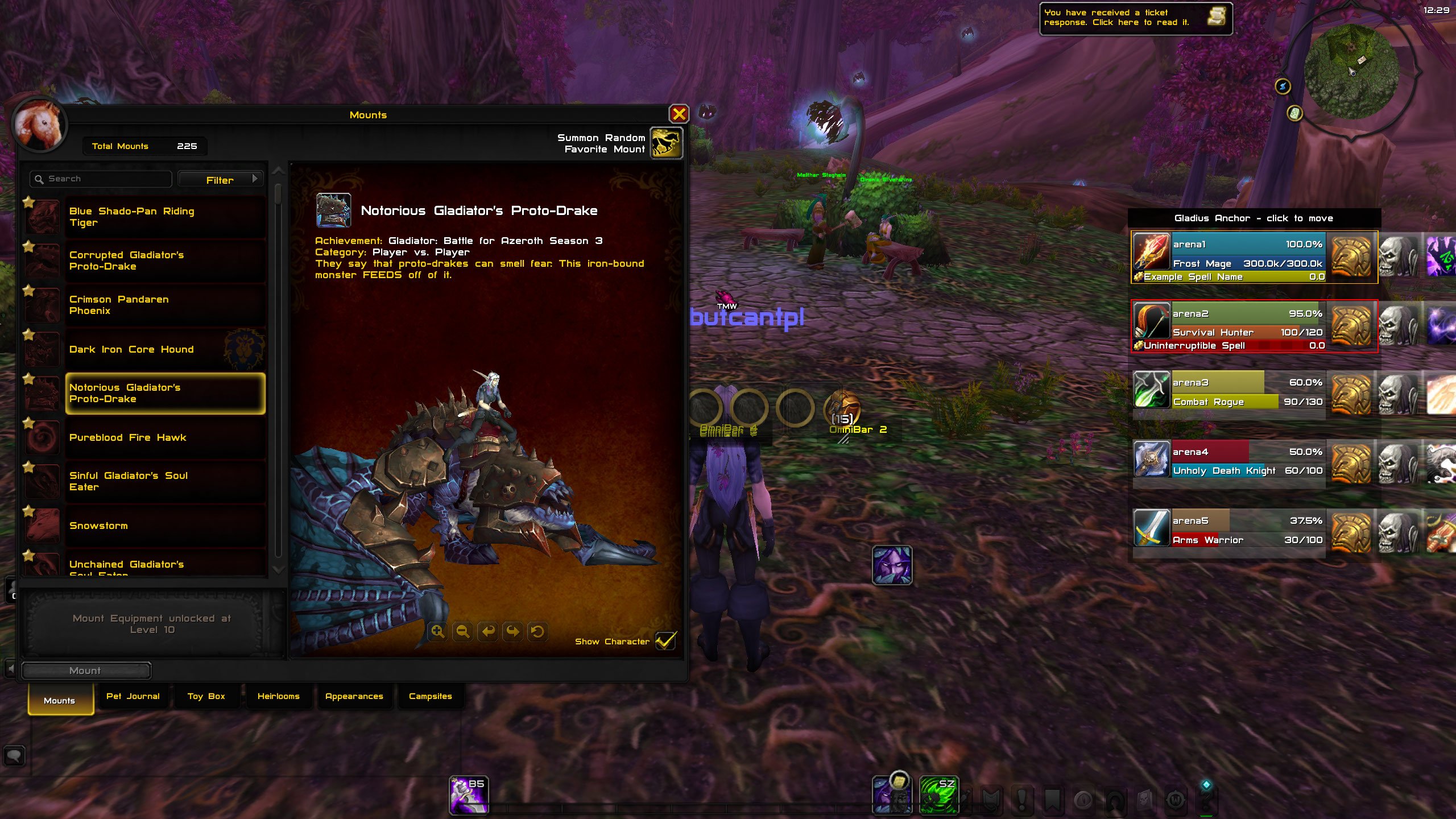This screenshot has height=819, width=1456.
Task: Zoom in on the mount model preview
Action: (x=438, y=631)
